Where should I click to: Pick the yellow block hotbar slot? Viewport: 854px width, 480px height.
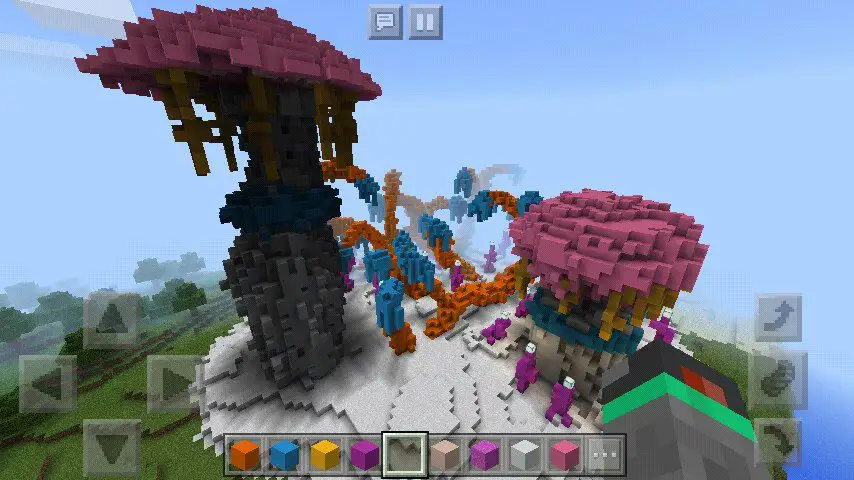pyautogui.click(x=325, y=455)
